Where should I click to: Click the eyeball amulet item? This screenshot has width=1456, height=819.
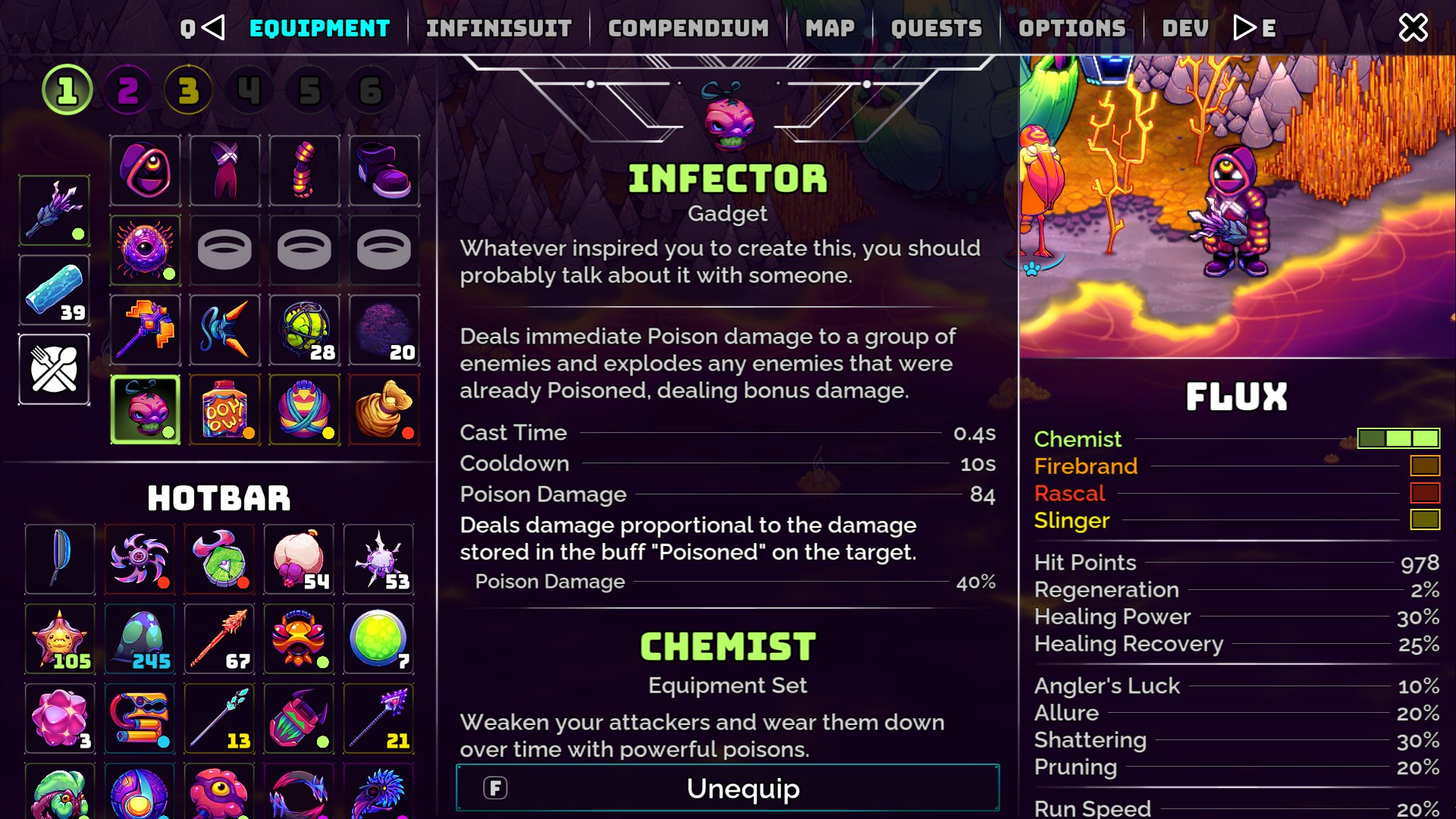pos(145,250)
